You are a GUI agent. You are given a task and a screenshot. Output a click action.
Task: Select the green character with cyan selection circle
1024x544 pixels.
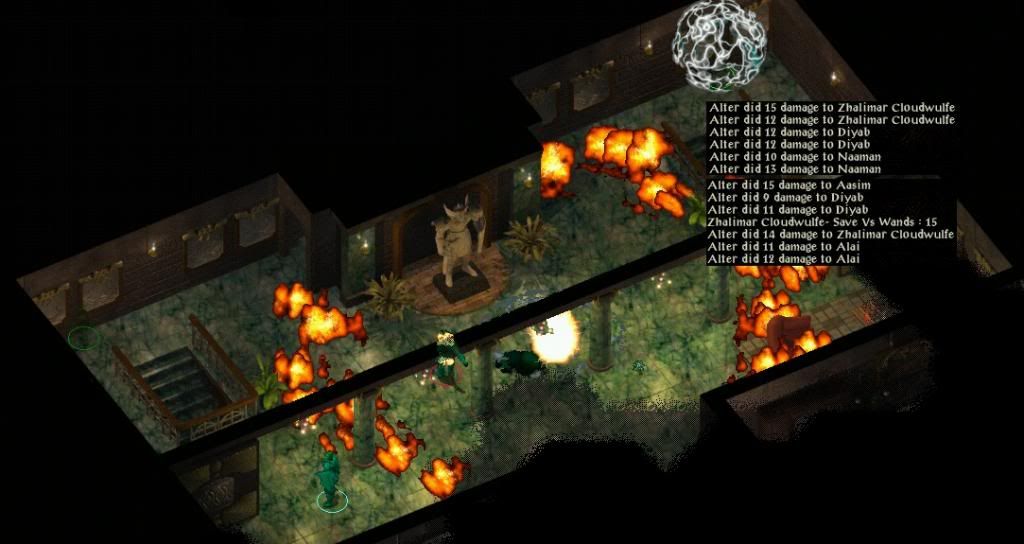[x=327, y=477]
